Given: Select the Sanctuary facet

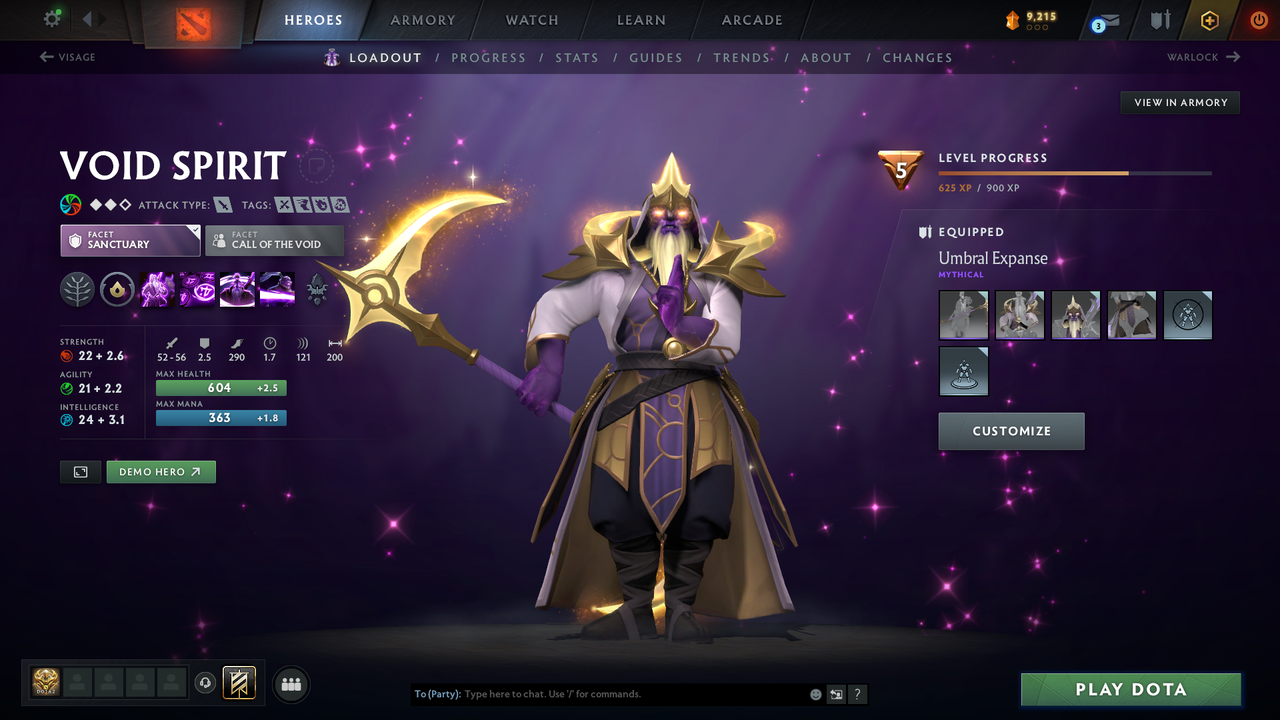Looking at the screenshot, I should (x=130, y=240).
